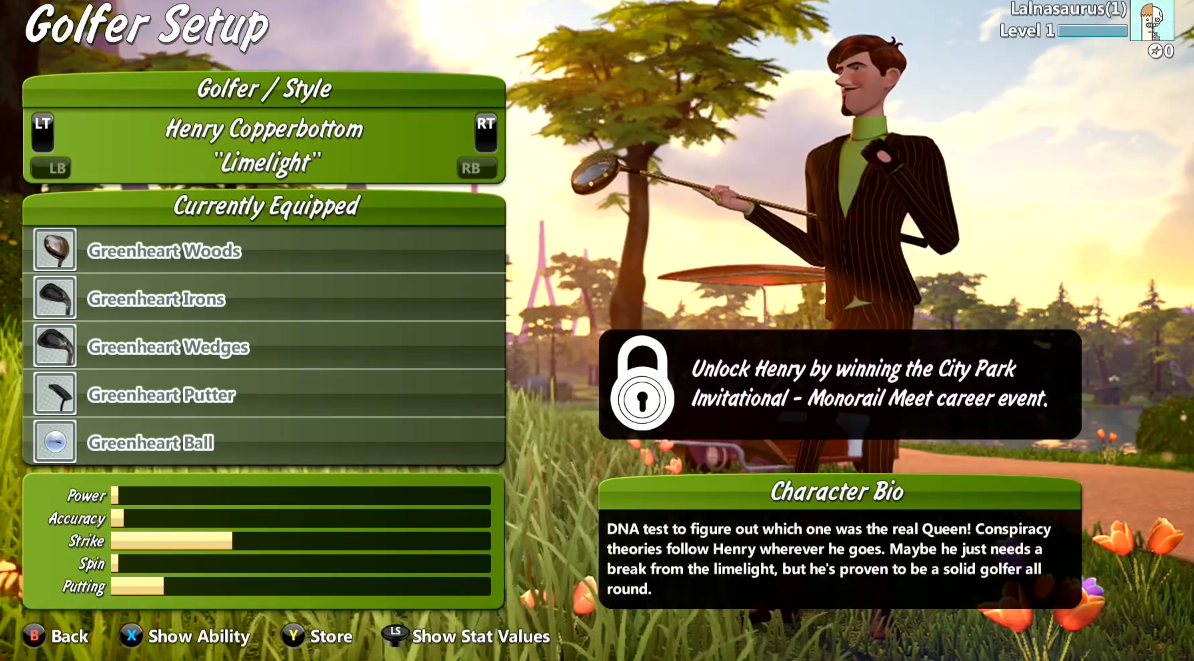Click the Henry Copperbottom golfer name
This screenshot has width=1194, height=661.
point(264,129)
